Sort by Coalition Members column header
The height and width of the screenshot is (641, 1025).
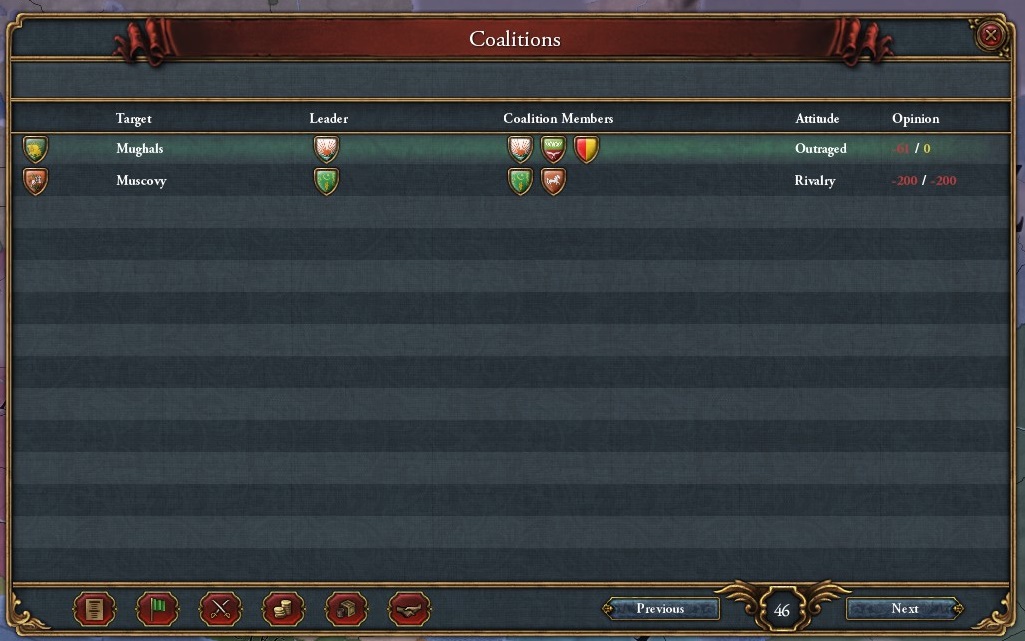(558, 119)
